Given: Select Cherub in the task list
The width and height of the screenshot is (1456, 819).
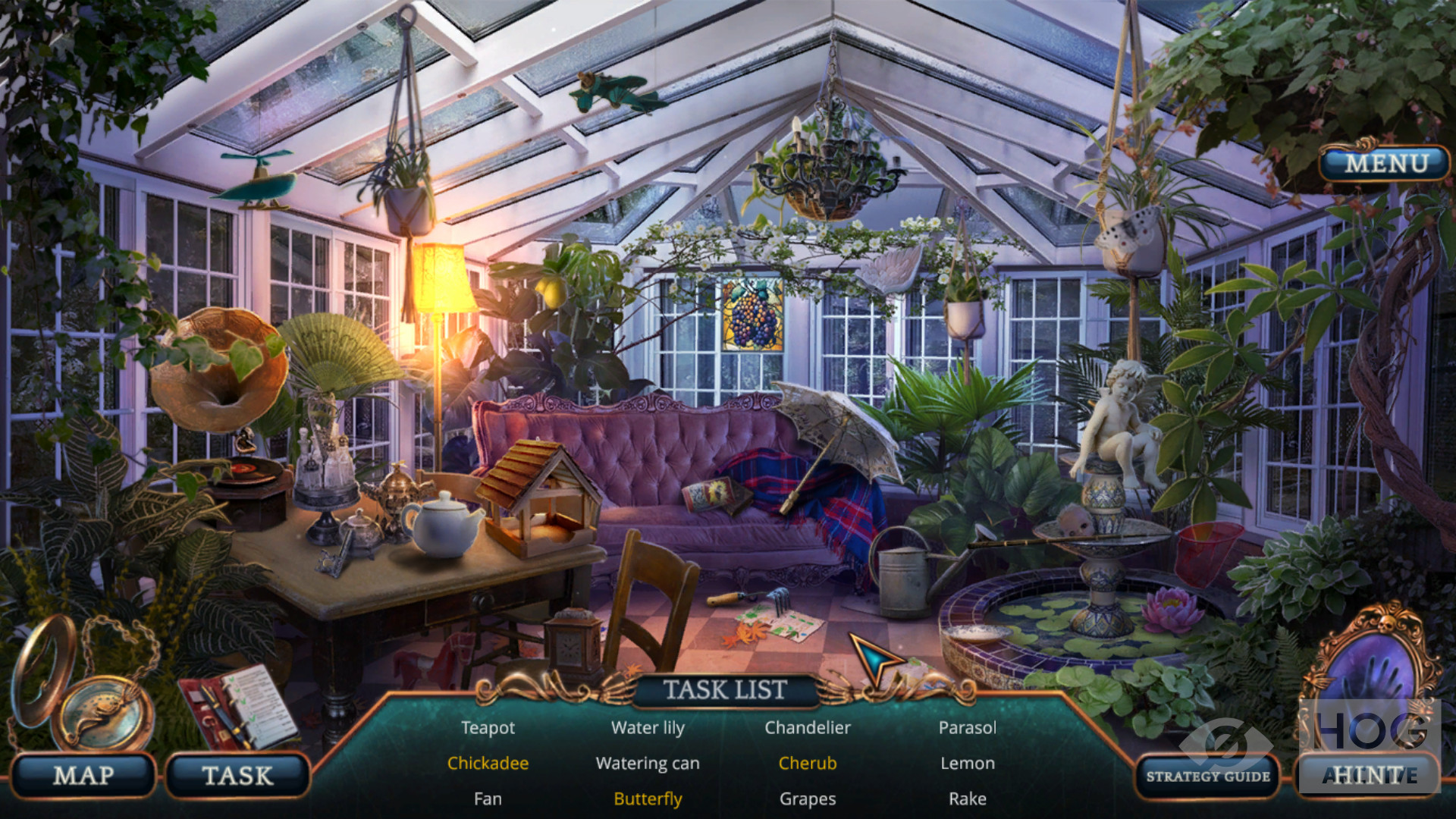Looking at the screenshot, I should click(x=808, y=764).
